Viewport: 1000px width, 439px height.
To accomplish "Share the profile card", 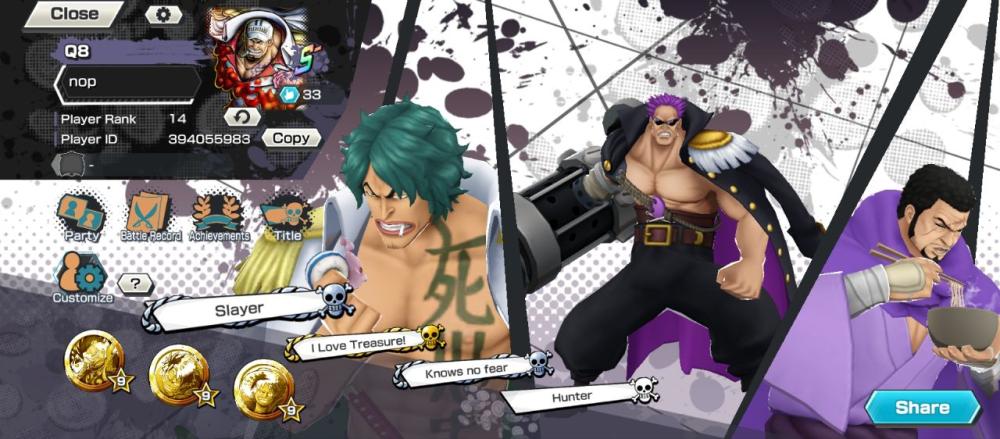I will pyautogui.click(x=922, y=407).
